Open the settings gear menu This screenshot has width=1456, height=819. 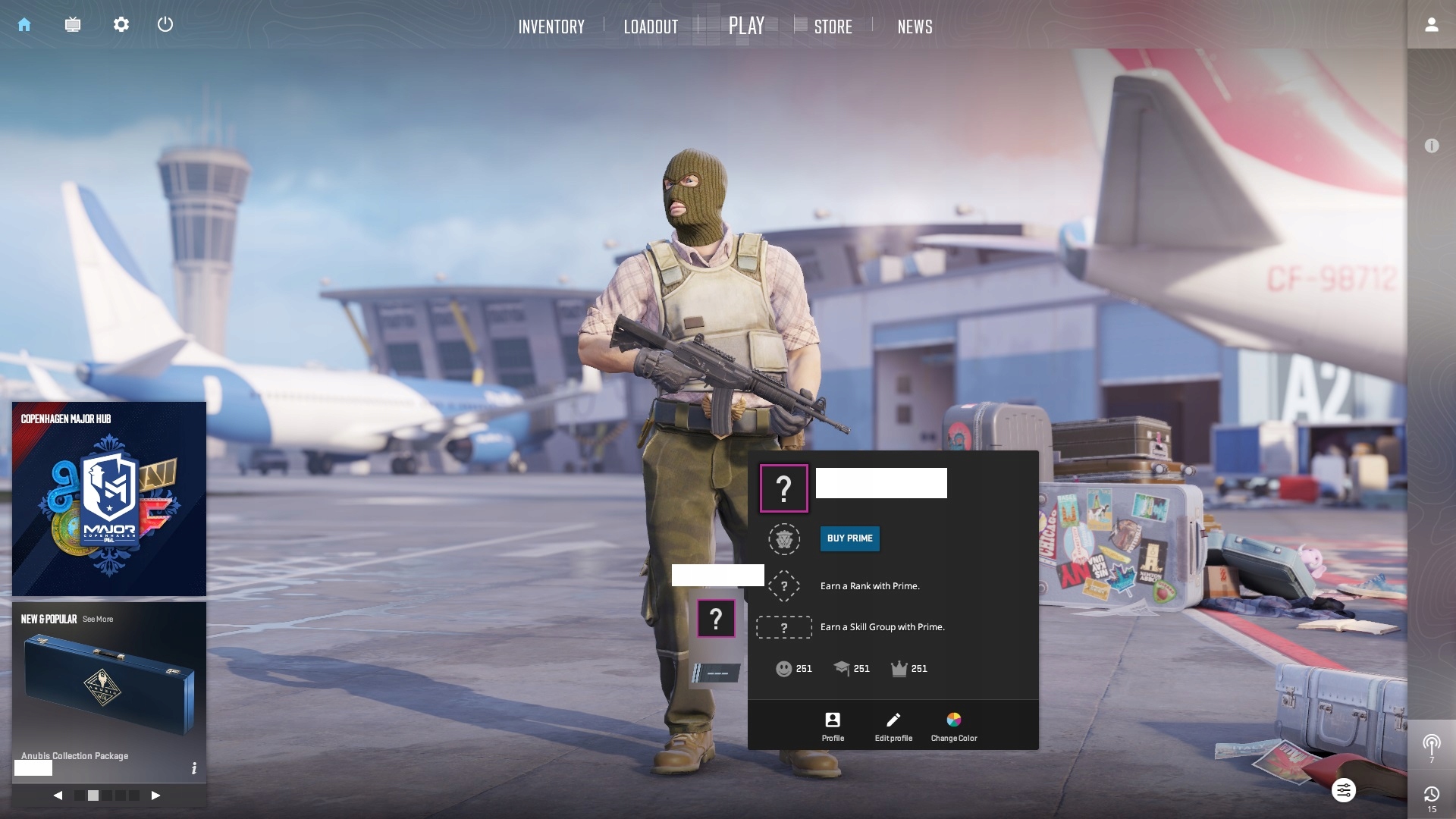(x=121, y=24)
